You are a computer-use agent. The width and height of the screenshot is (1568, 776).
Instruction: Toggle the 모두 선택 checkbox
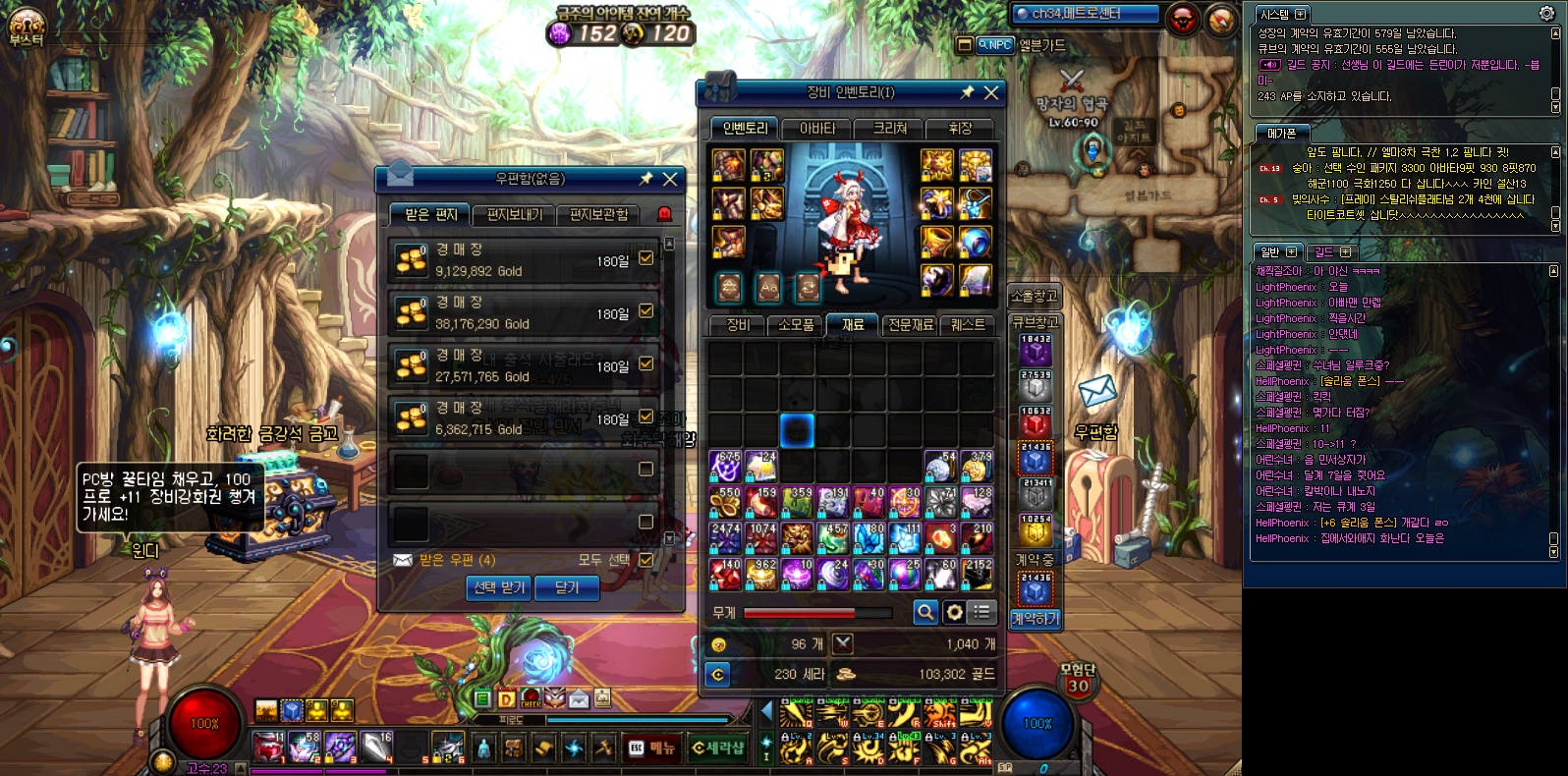(x=645, y=560)
